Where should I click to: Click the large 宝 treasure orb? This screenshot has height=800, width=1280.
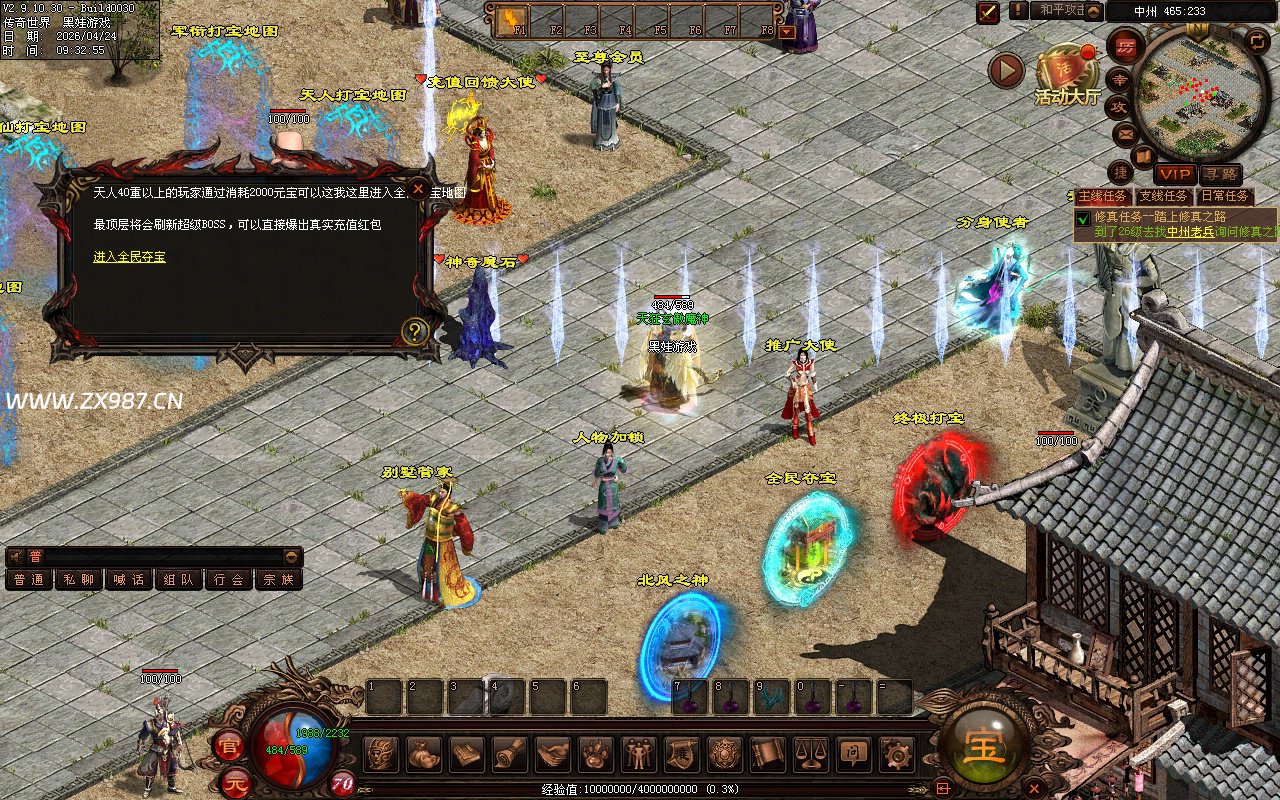coord(984,747)
